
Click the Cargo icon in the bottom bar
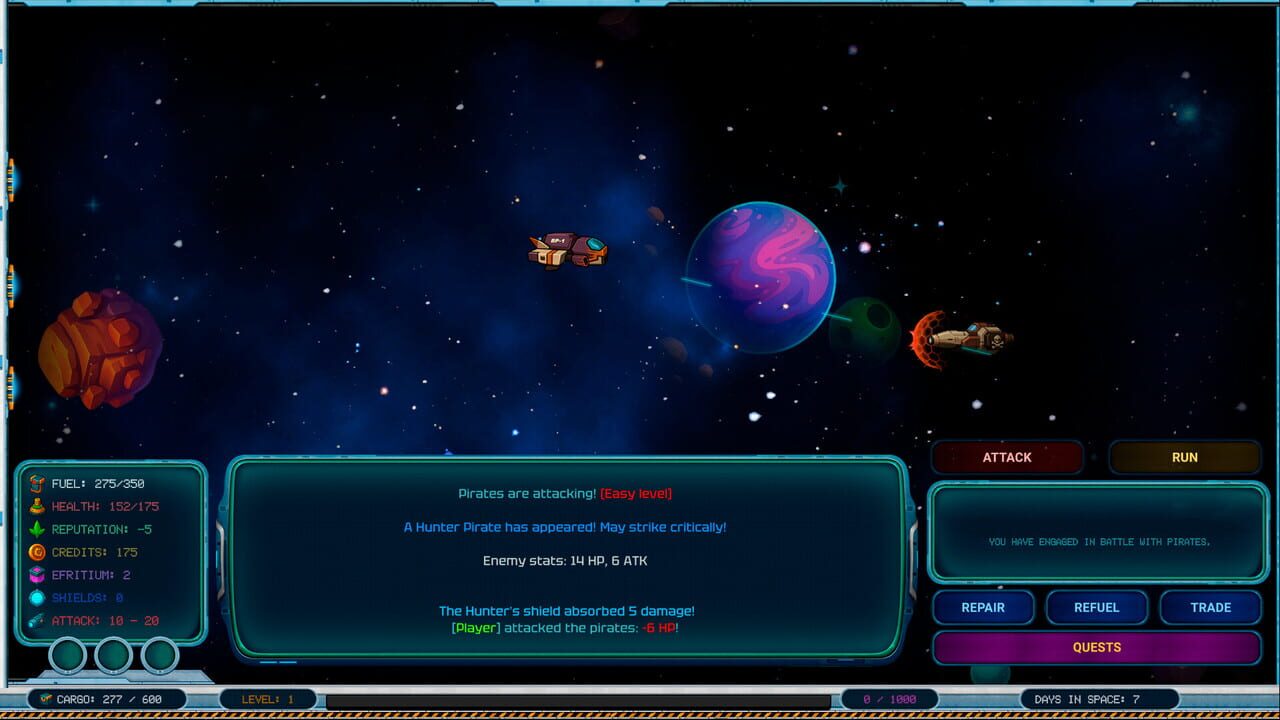tap(44, 700)
